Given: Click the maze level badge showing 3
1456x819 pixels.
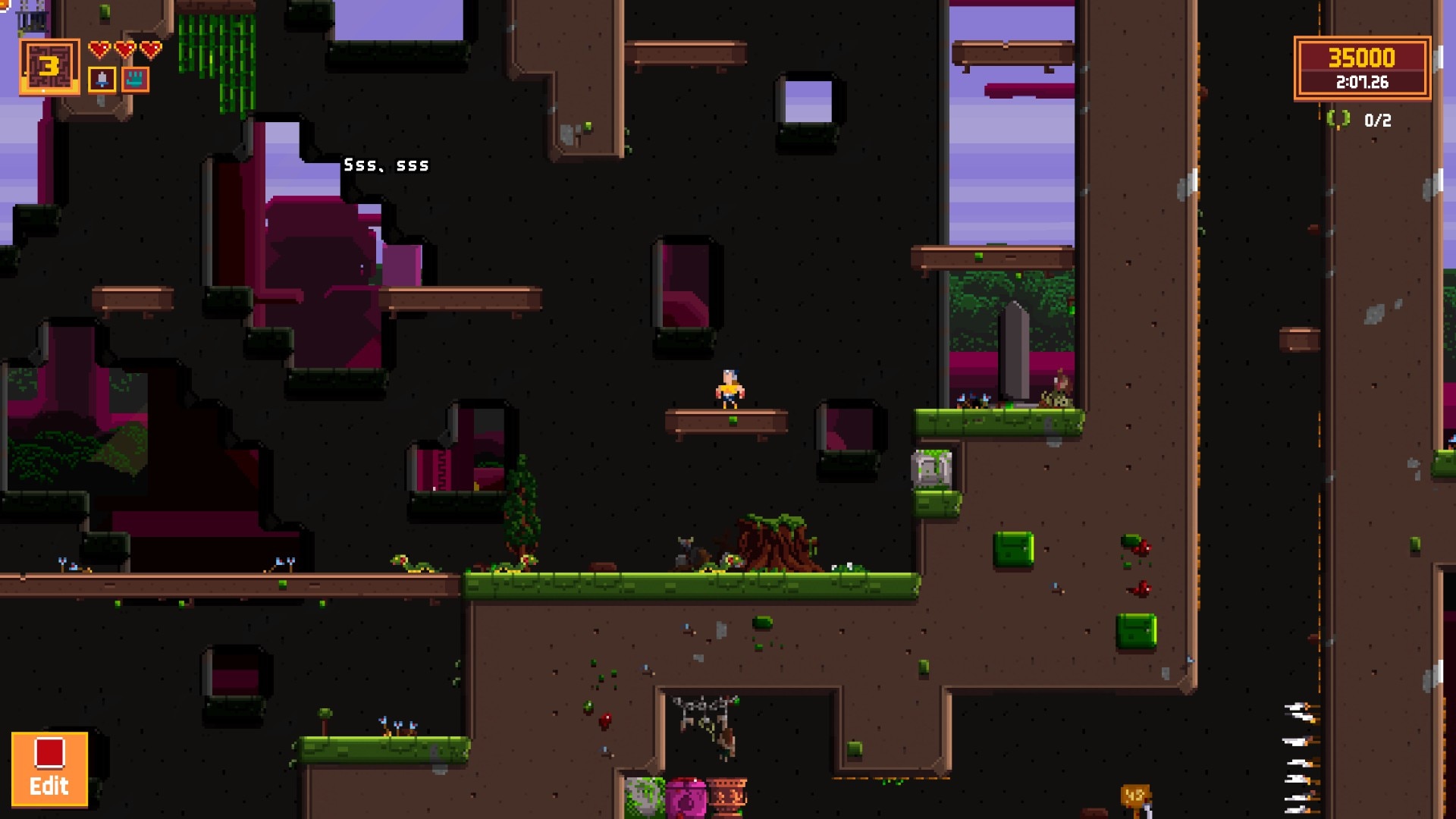Looking at the screenshot, I should point(49,67).
